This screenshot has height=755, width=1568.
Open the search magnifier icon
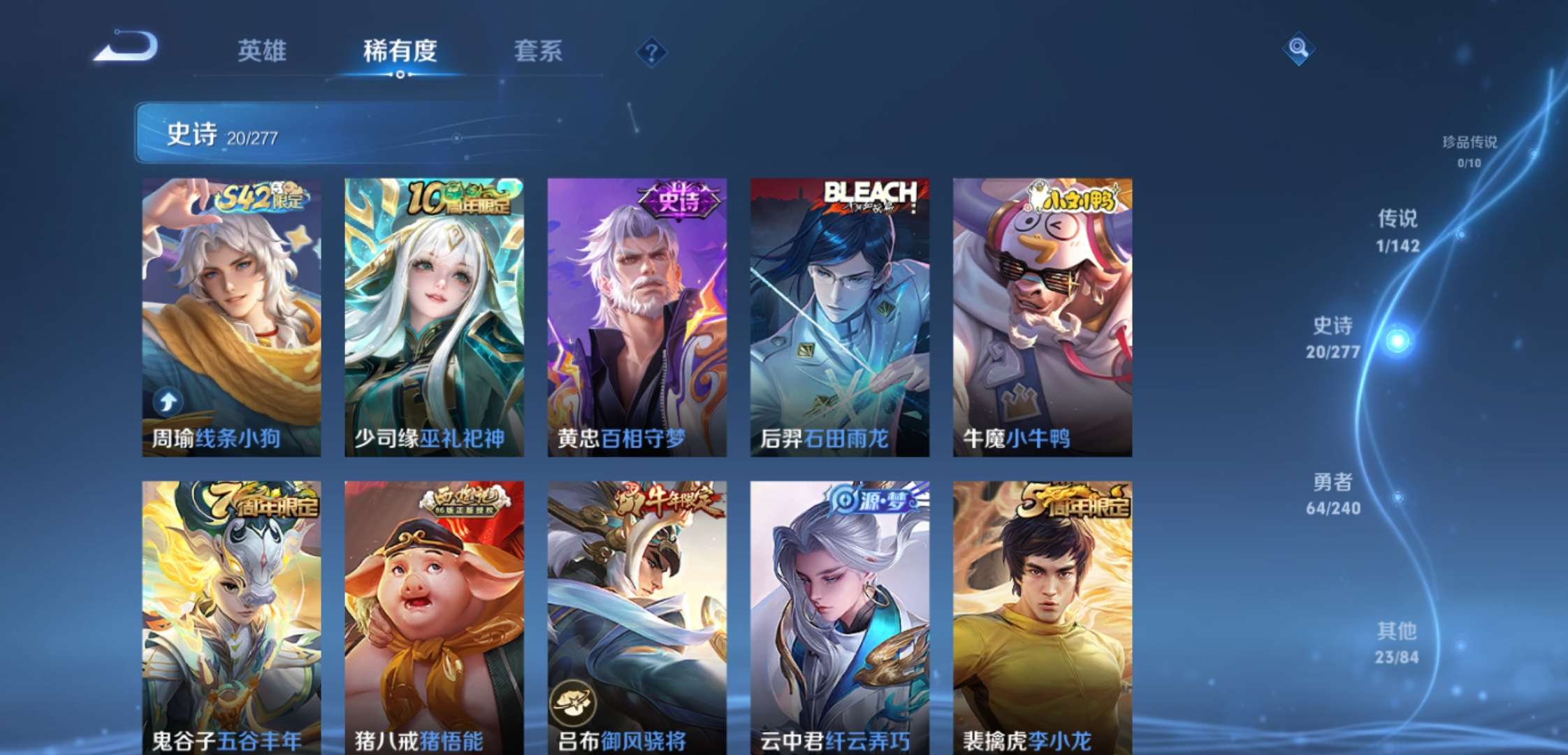pos(1297,50)
